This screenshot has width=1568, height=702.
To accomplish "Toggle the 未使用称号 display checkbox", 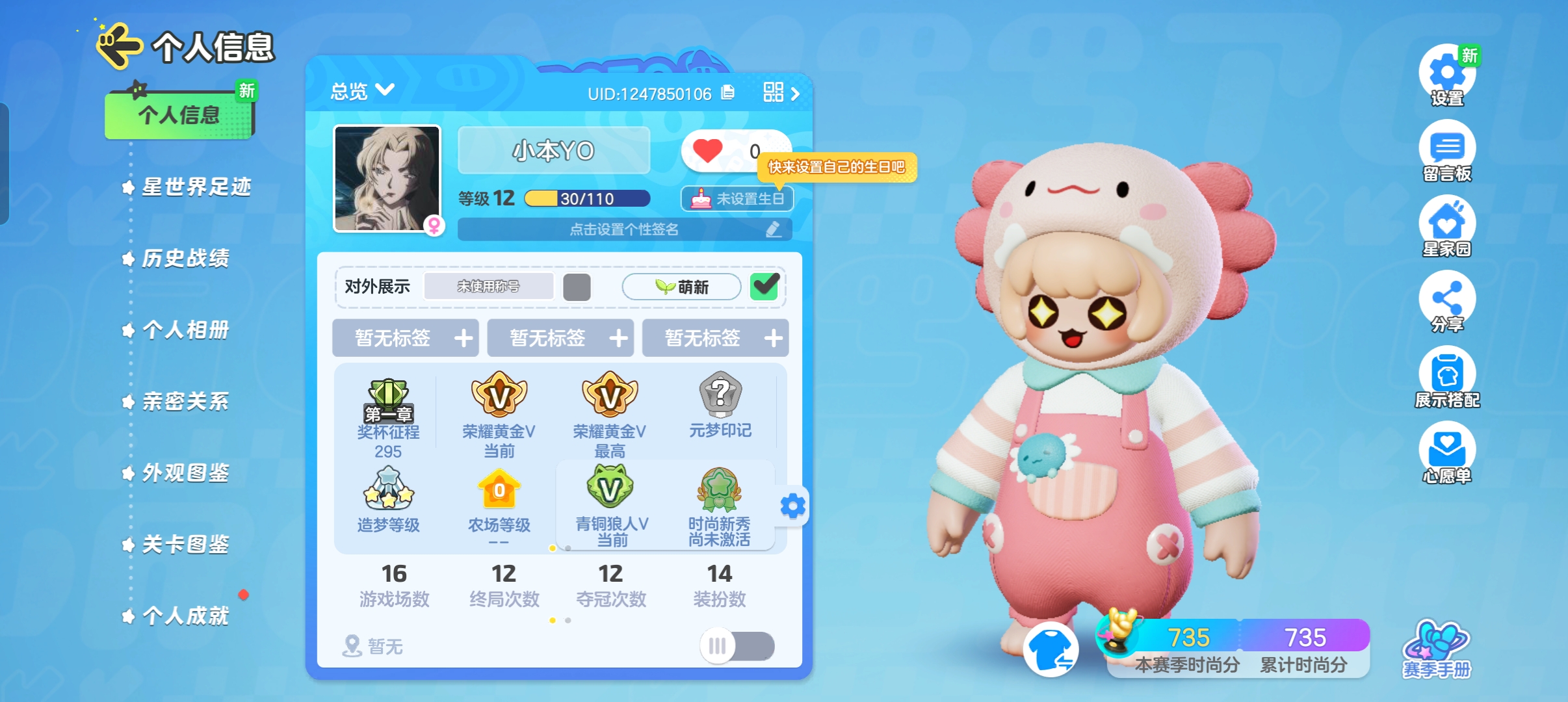I will [x=577, y=286].
